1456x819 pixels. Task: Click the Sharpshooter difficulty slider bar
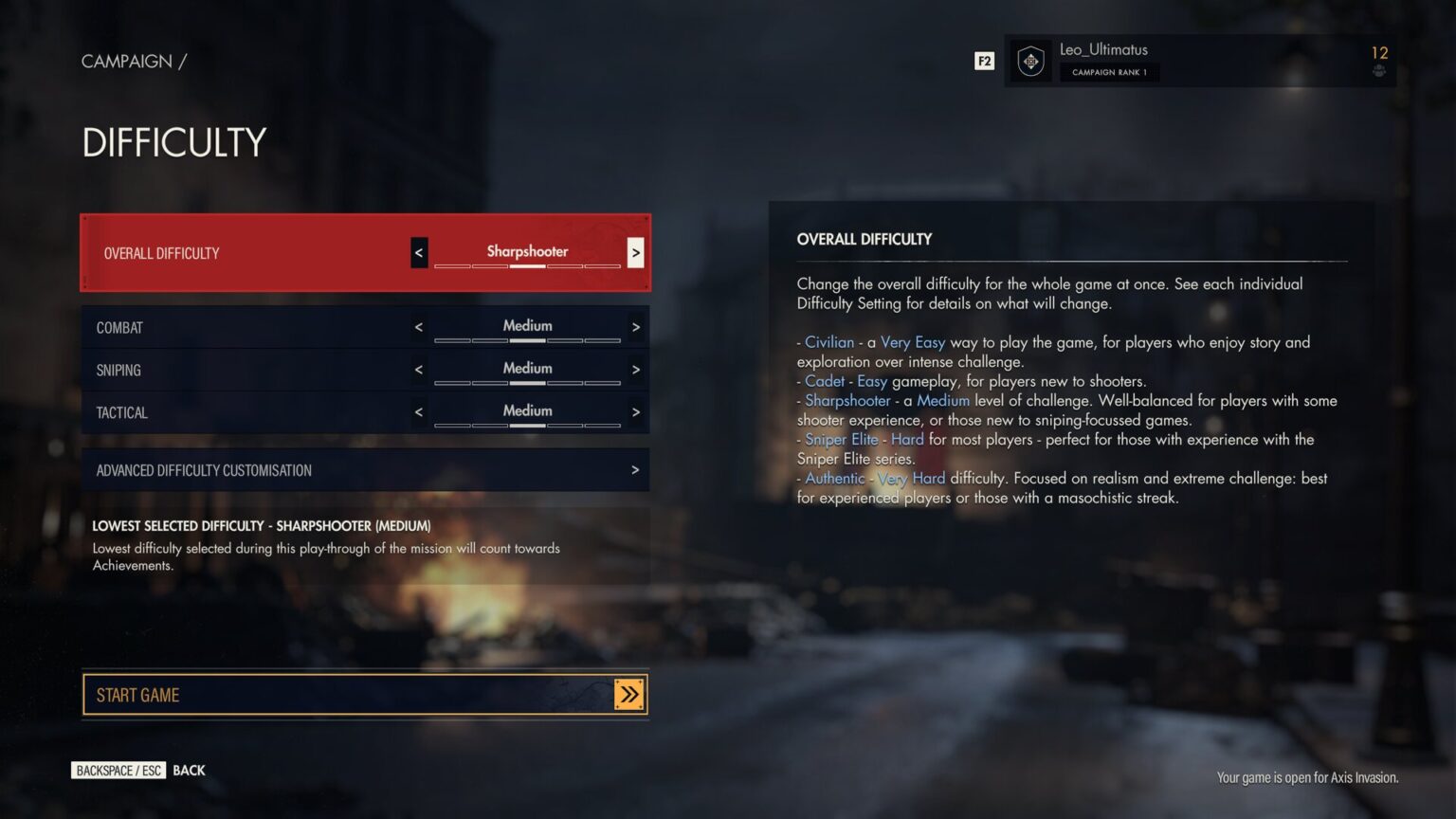pos(527,266)
